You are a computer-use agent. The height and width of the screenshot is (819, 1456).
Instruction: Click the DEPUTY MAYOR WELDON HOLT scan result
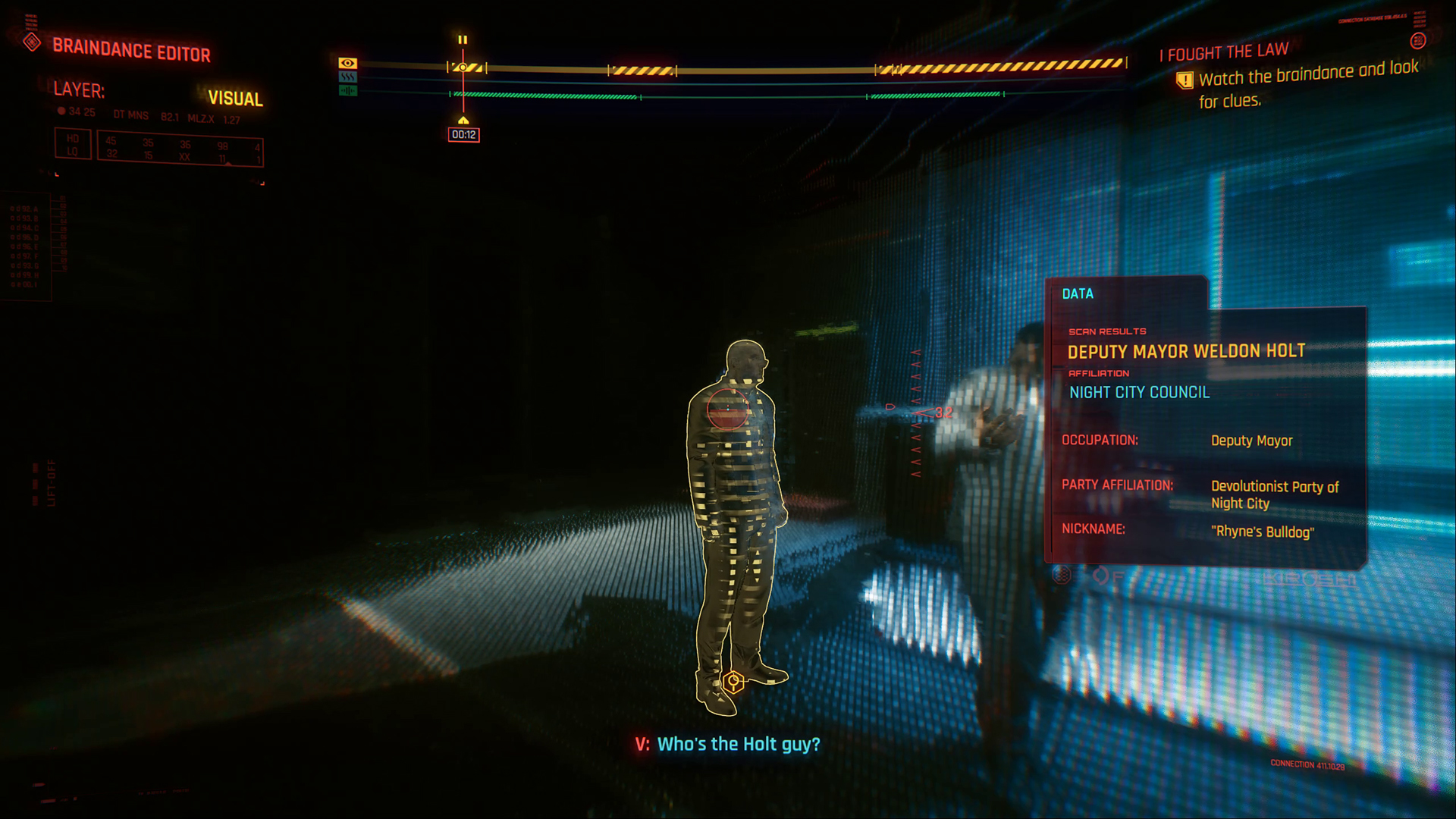pyautogui.click(x=1187, y=352)
